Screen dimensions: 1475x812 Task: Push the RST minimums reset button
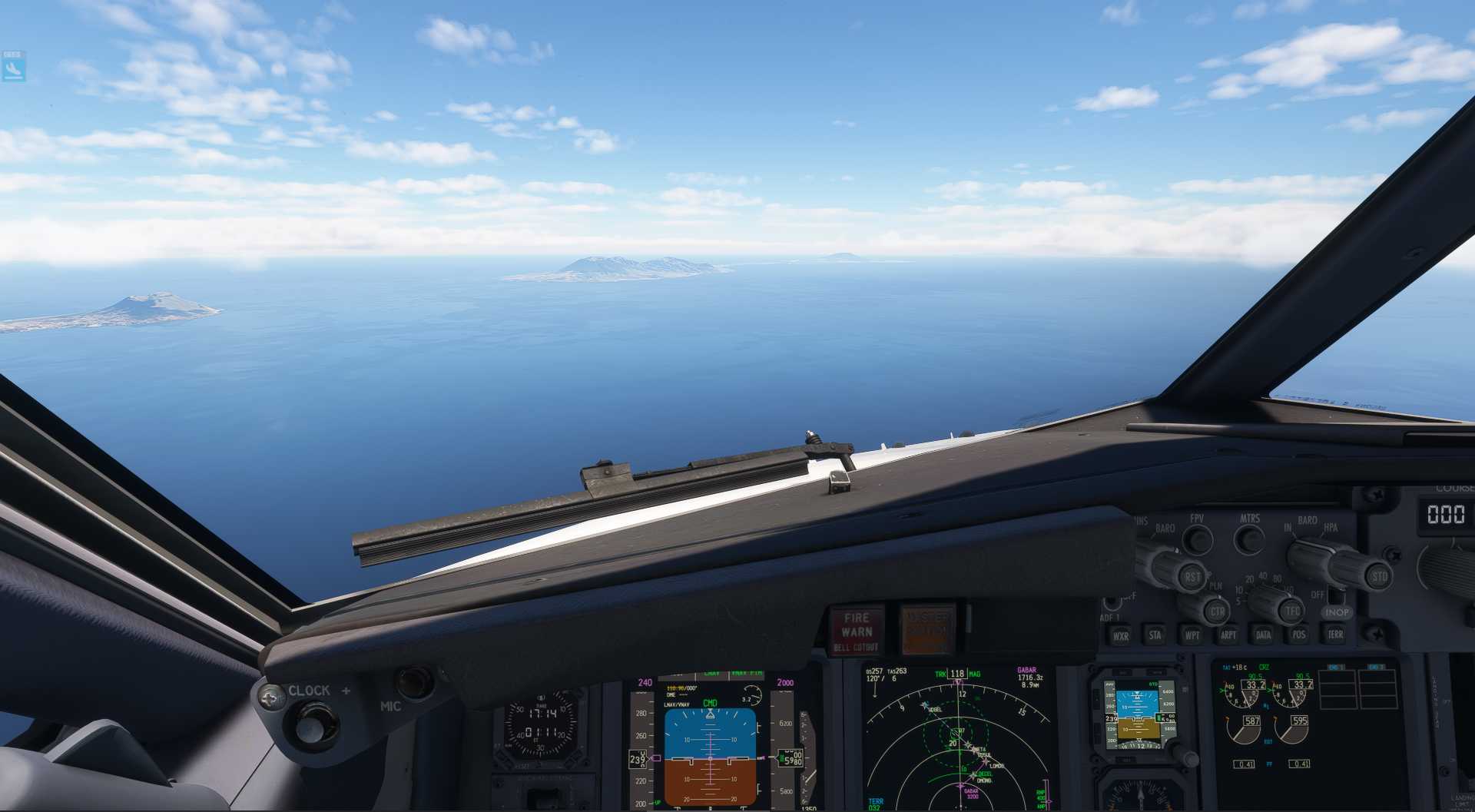(x=1192, y=577)
